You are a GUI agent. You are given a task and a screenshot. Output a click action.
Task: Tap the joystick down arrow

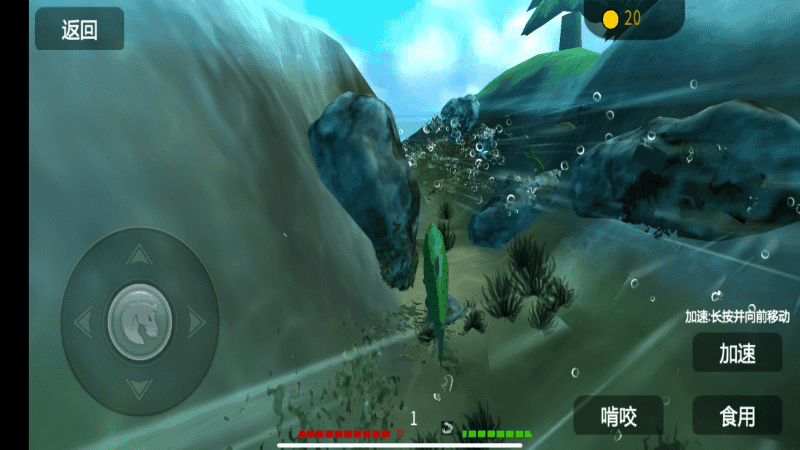[140, 386]
